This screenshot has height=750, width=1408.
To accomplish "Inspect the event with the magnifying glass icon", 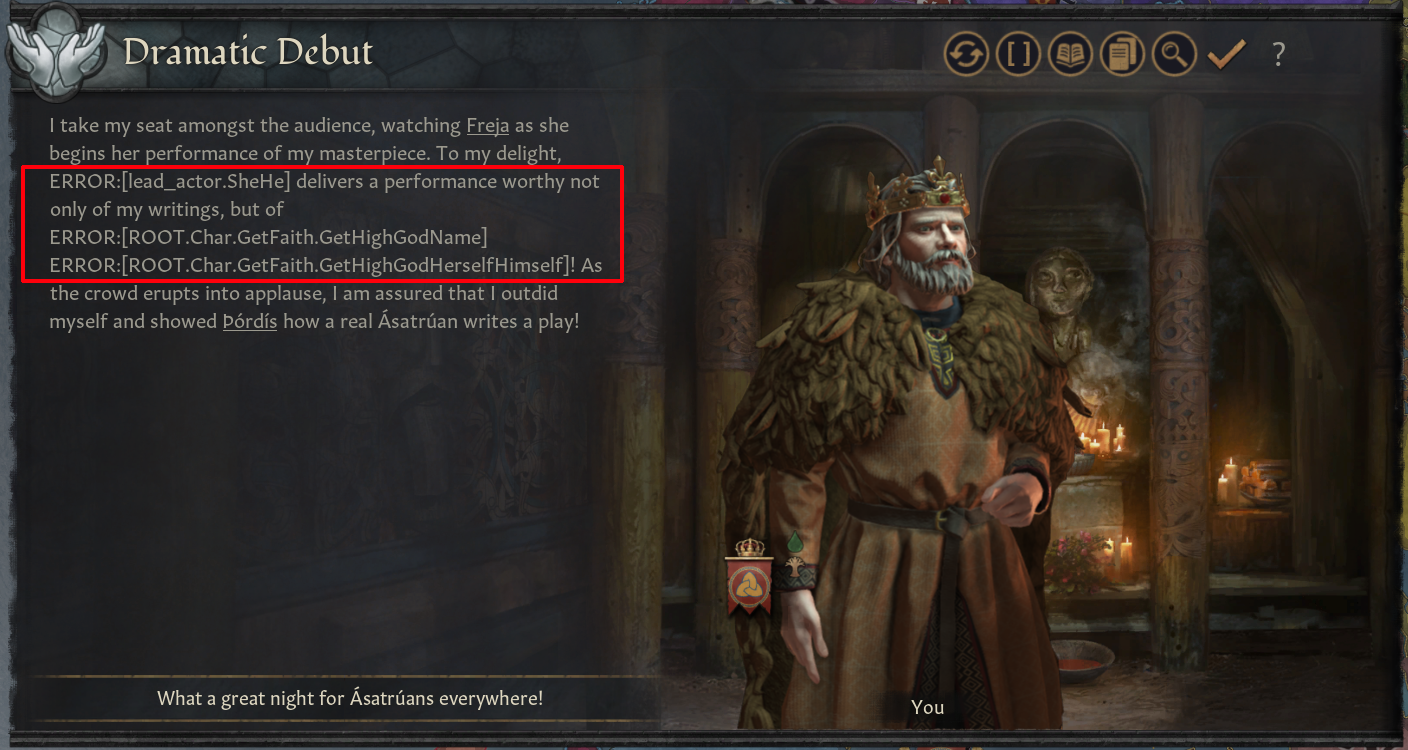I will click(x=1173, y=54).
